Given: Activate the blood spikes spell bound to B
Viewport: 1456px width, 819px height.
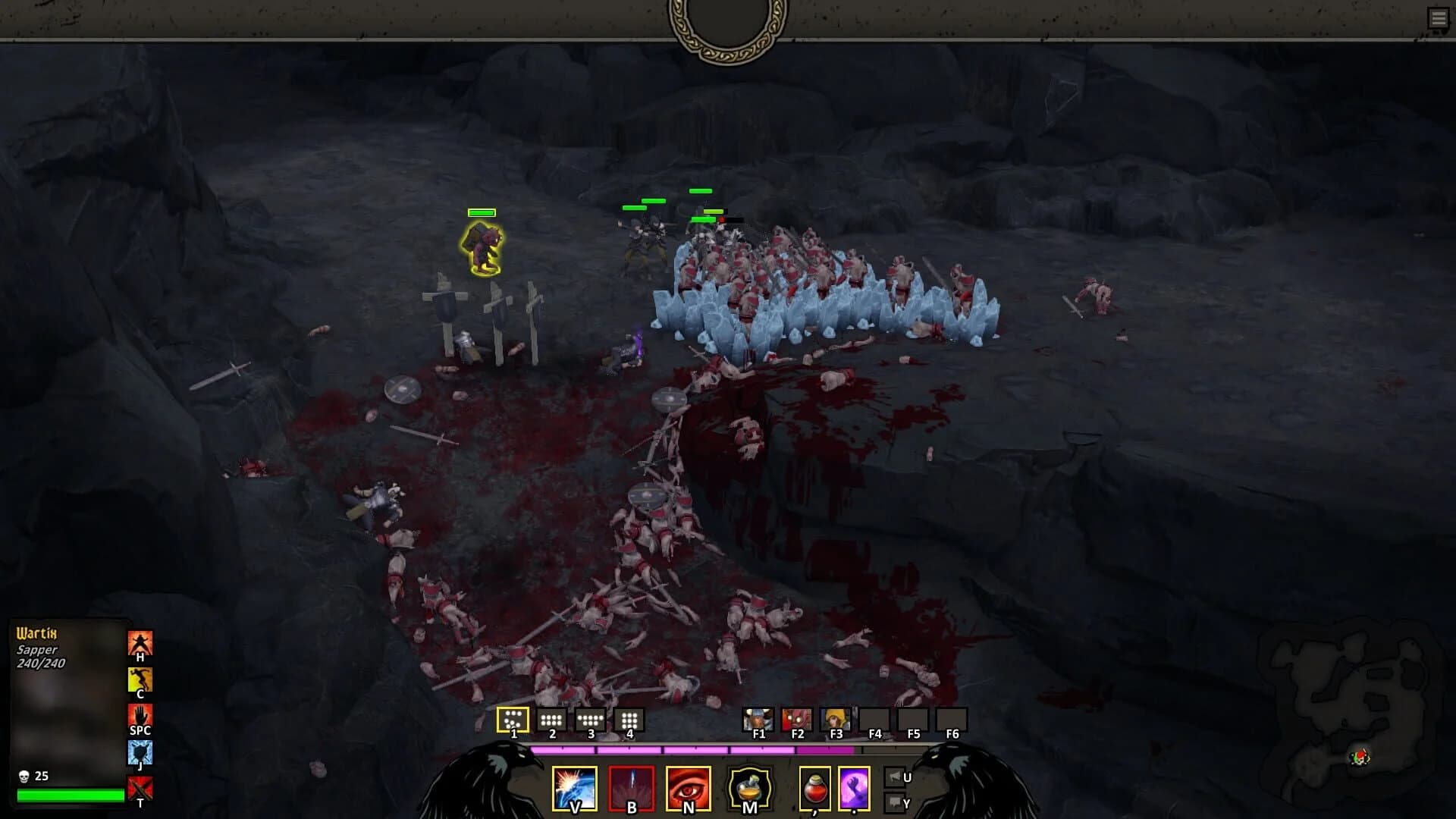Looking at the screenshot, I should click(x=630, y=789).
